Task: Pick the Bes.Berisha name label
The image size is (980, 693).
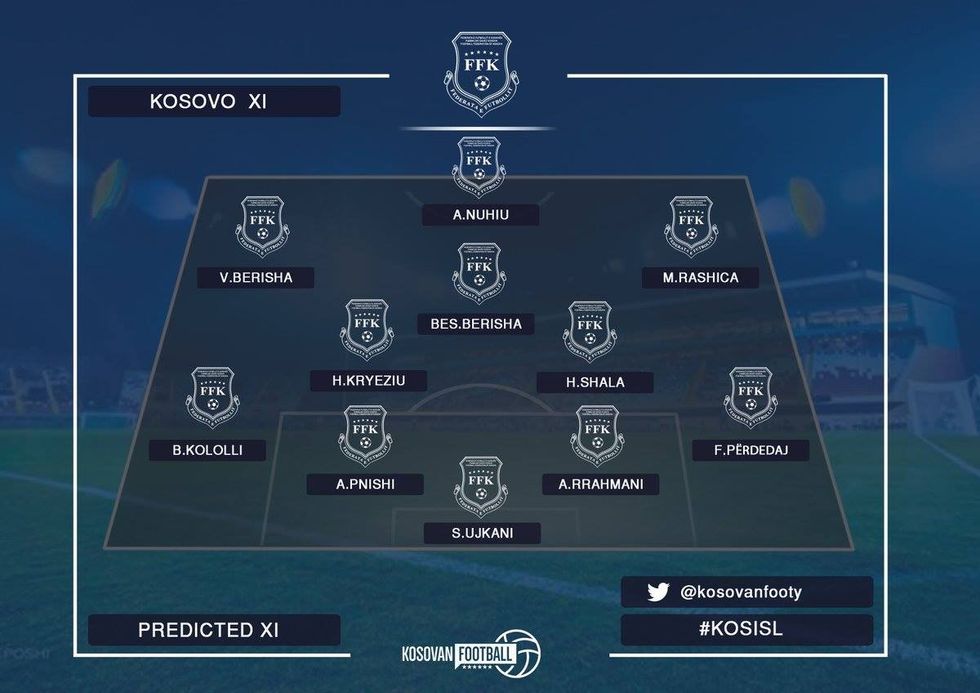Action: click(478, 324)
